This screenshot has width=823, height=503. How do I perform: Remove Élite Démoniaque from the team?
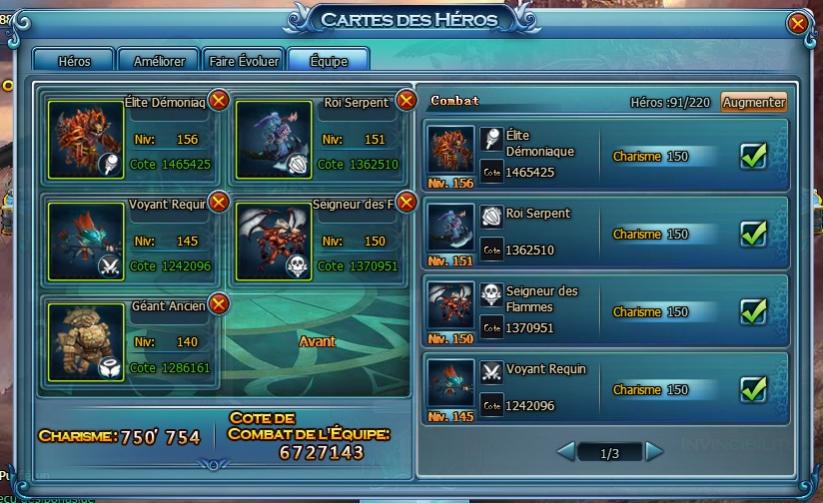click(x=219, y=100)
